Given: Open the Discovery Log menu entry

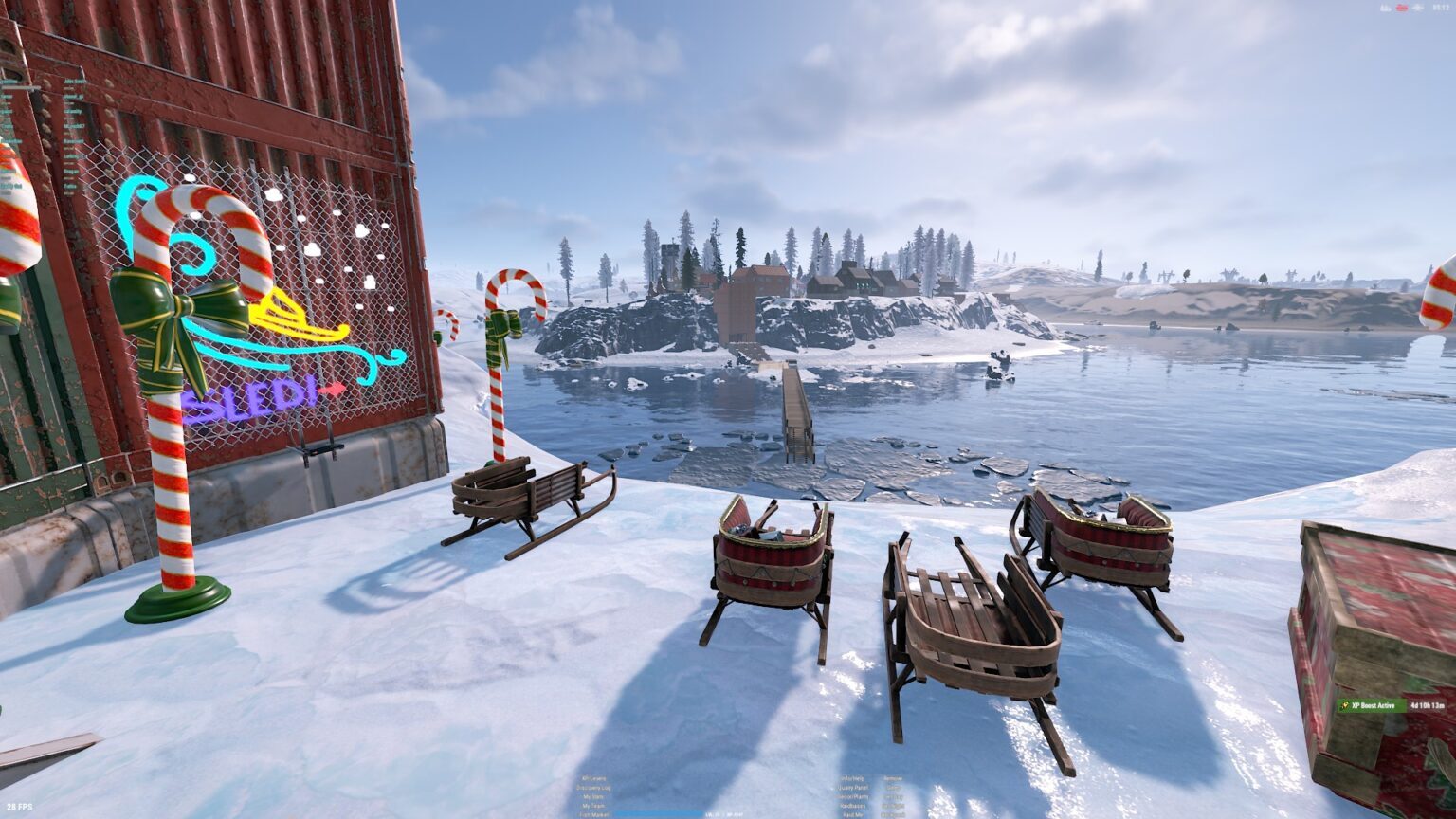Looking at the screenshot, I should tap(594, 788).
